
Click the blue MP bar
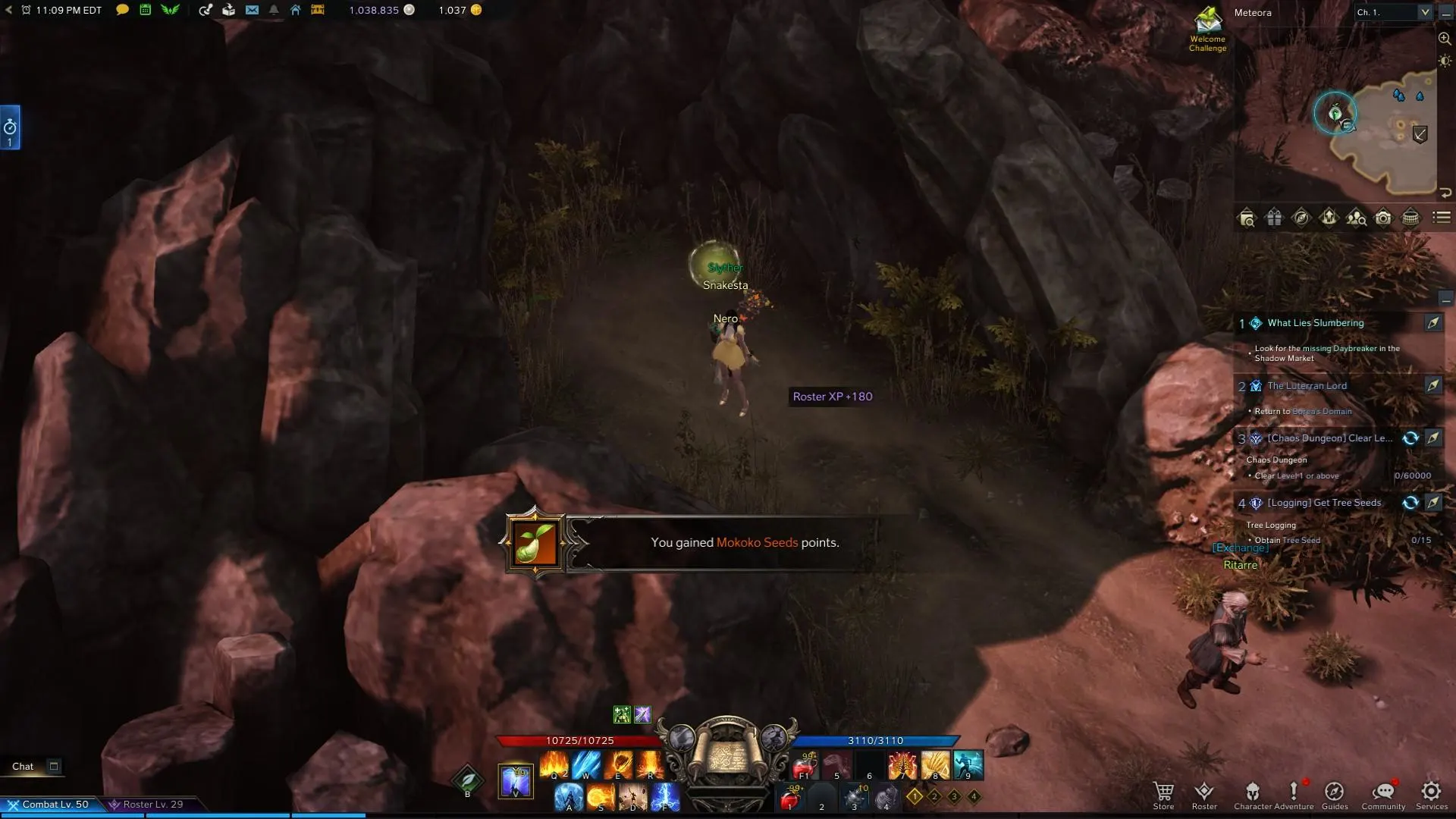tap(876, 740)
